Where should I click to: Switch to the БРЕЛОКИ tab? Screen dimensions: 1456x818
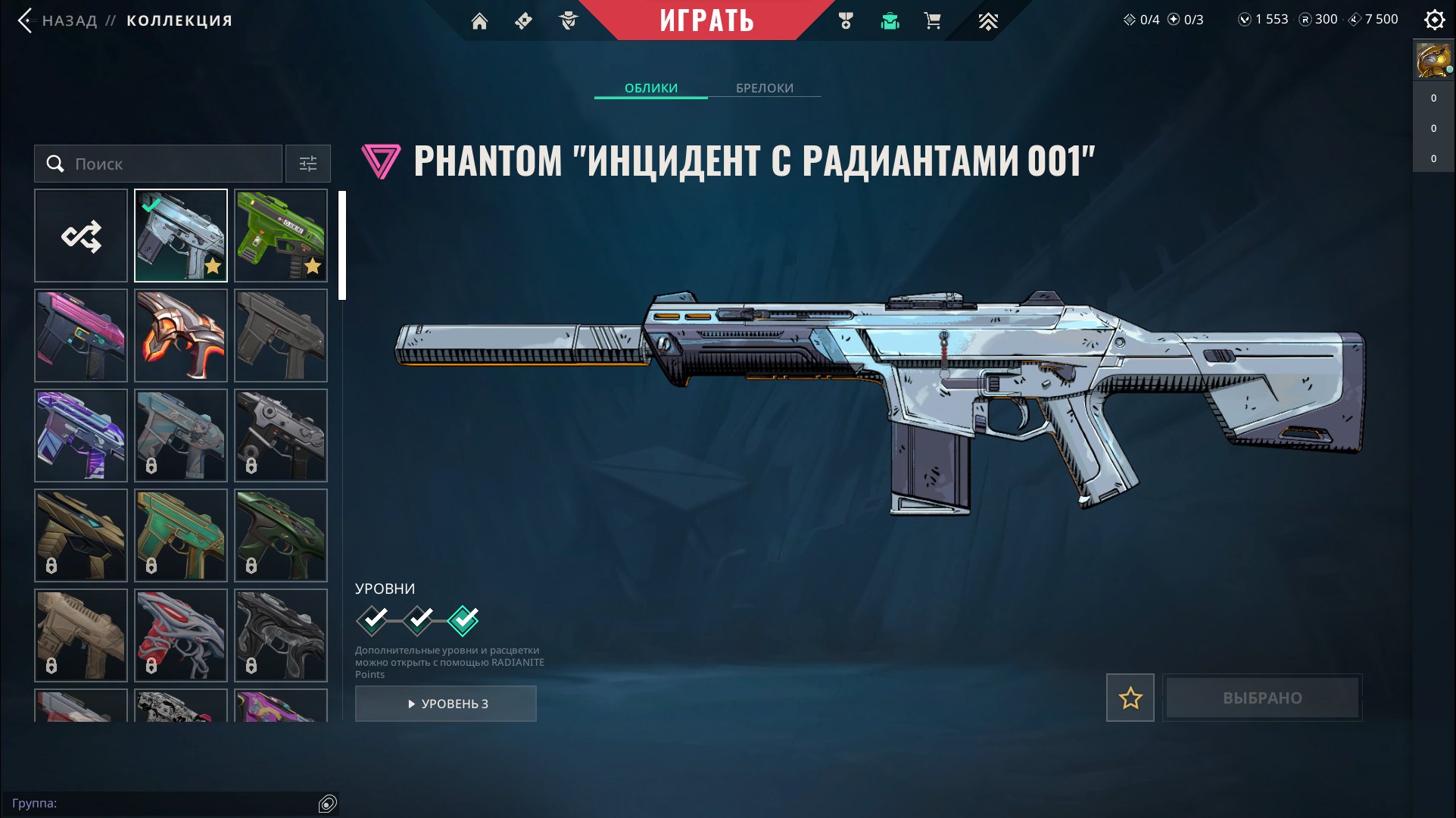[x=763, y=88]
